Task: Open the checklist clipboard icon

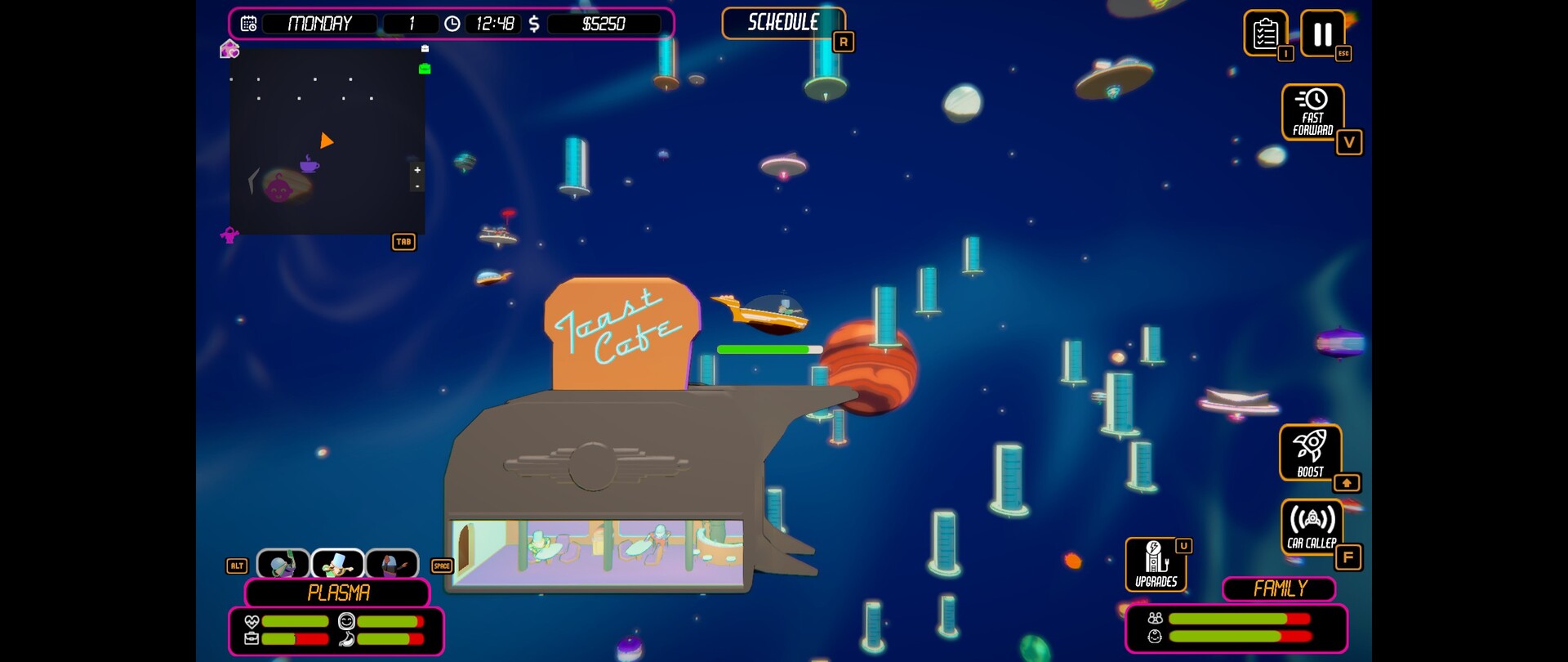Action: coord(1265,34)
